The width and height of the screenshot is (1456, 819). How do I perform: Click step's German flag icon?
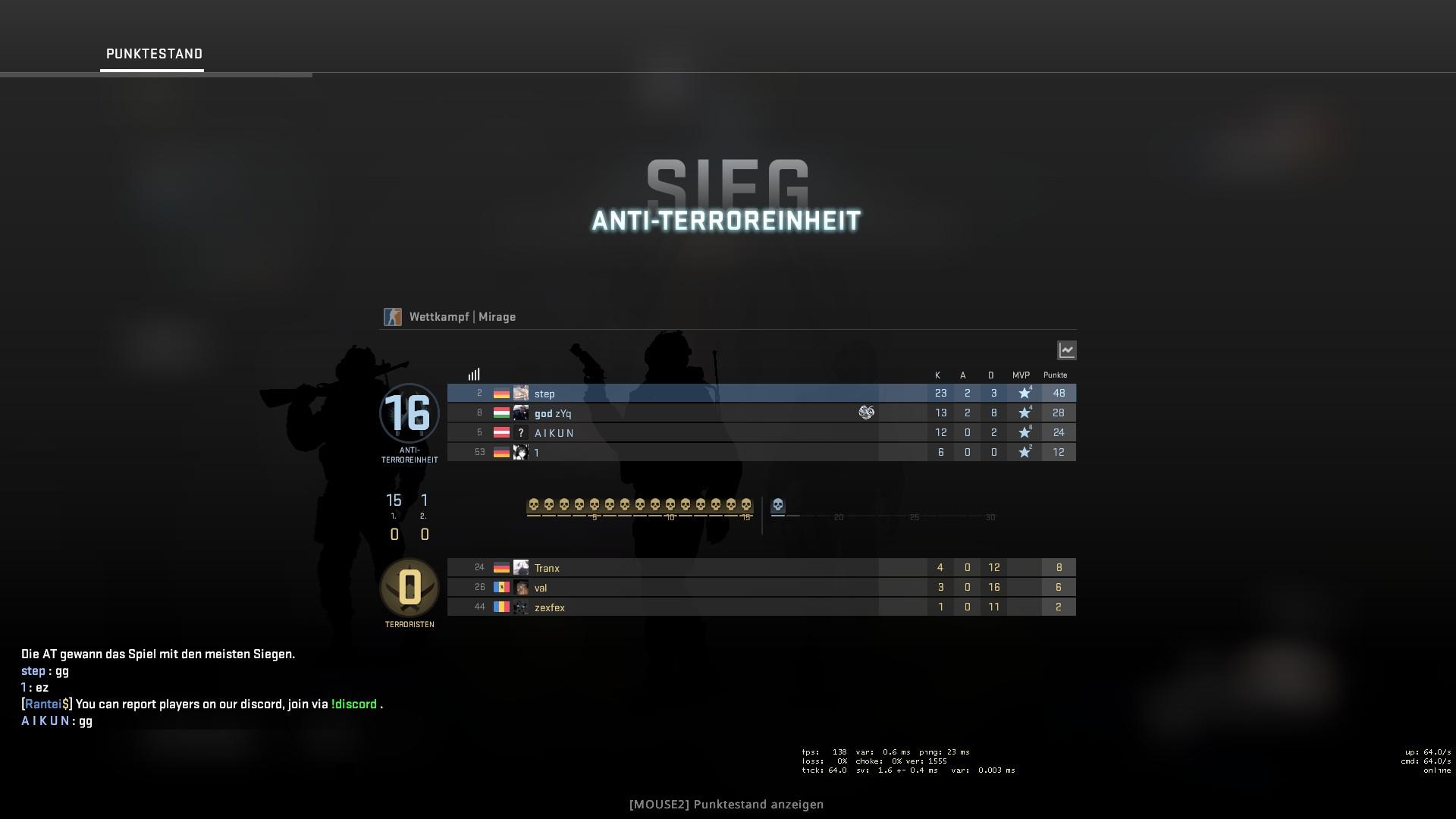click(x=501, y=394)
